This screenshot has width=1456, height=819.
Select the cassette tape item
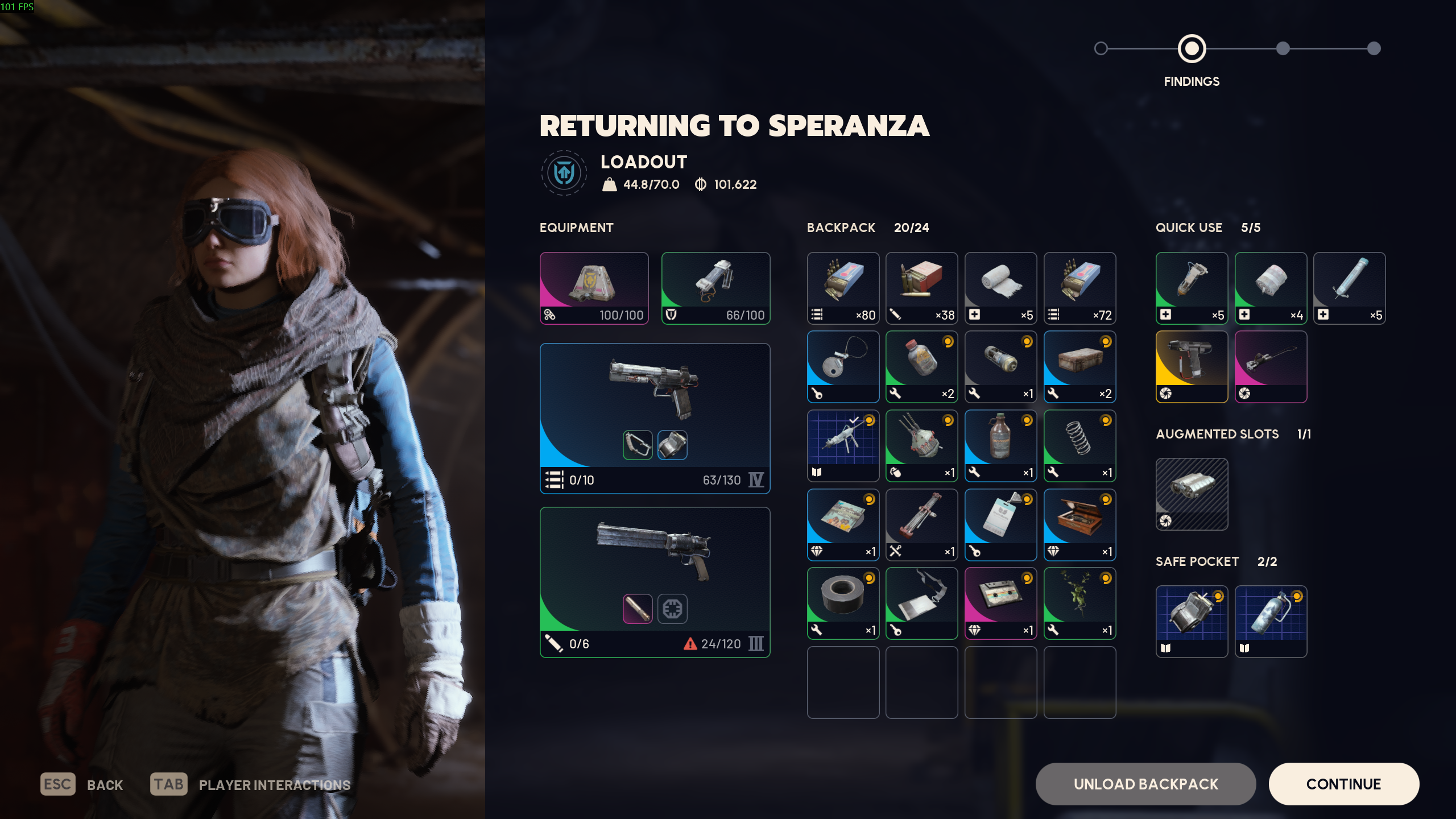(x=1000, y=603)
